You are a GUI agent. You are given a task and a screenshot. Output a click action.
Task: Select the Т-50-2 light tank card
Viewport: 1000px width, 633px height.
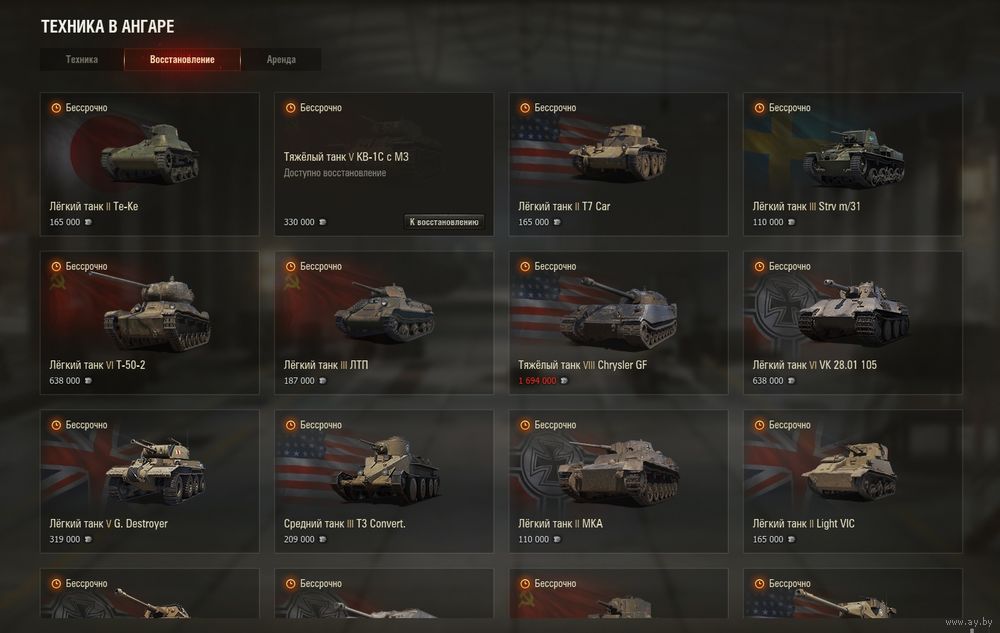[149, 322]
